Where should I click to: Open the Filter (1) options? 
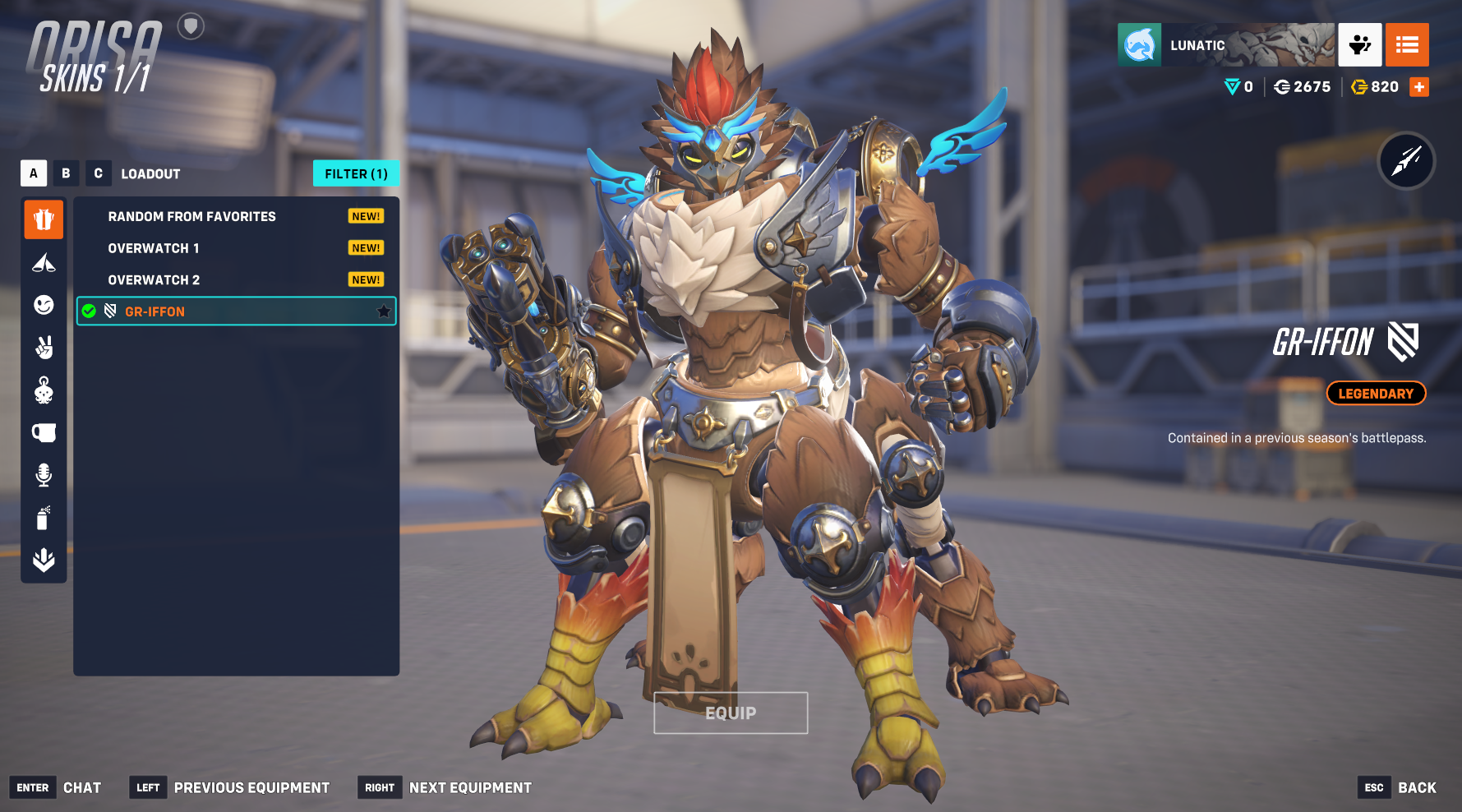click(356, 173)
